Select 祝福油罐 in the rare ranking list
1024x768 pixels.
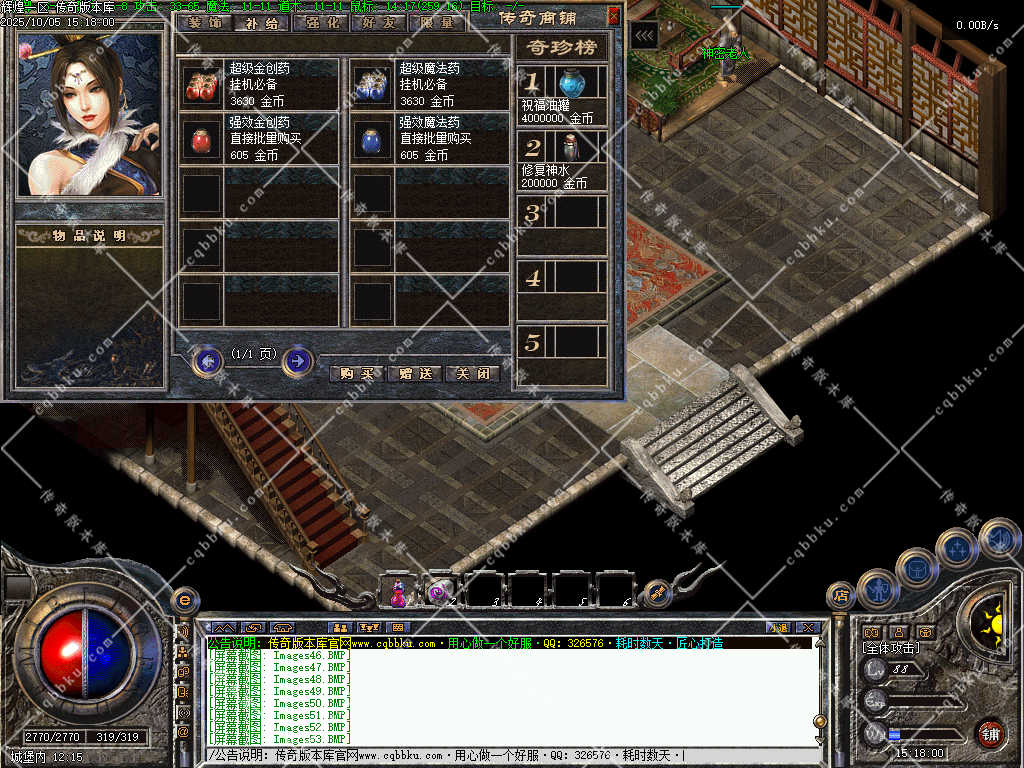point(571,82)
